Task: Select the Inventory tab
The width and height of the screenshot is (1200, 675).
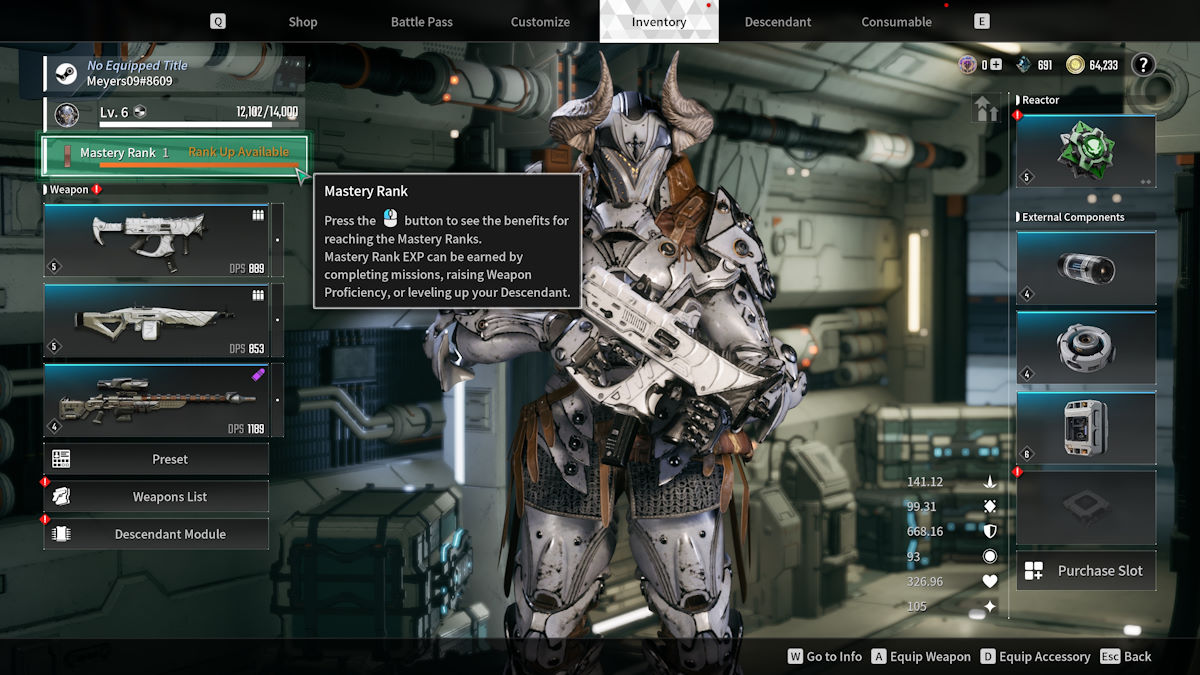Action: [x=659, y=22]
